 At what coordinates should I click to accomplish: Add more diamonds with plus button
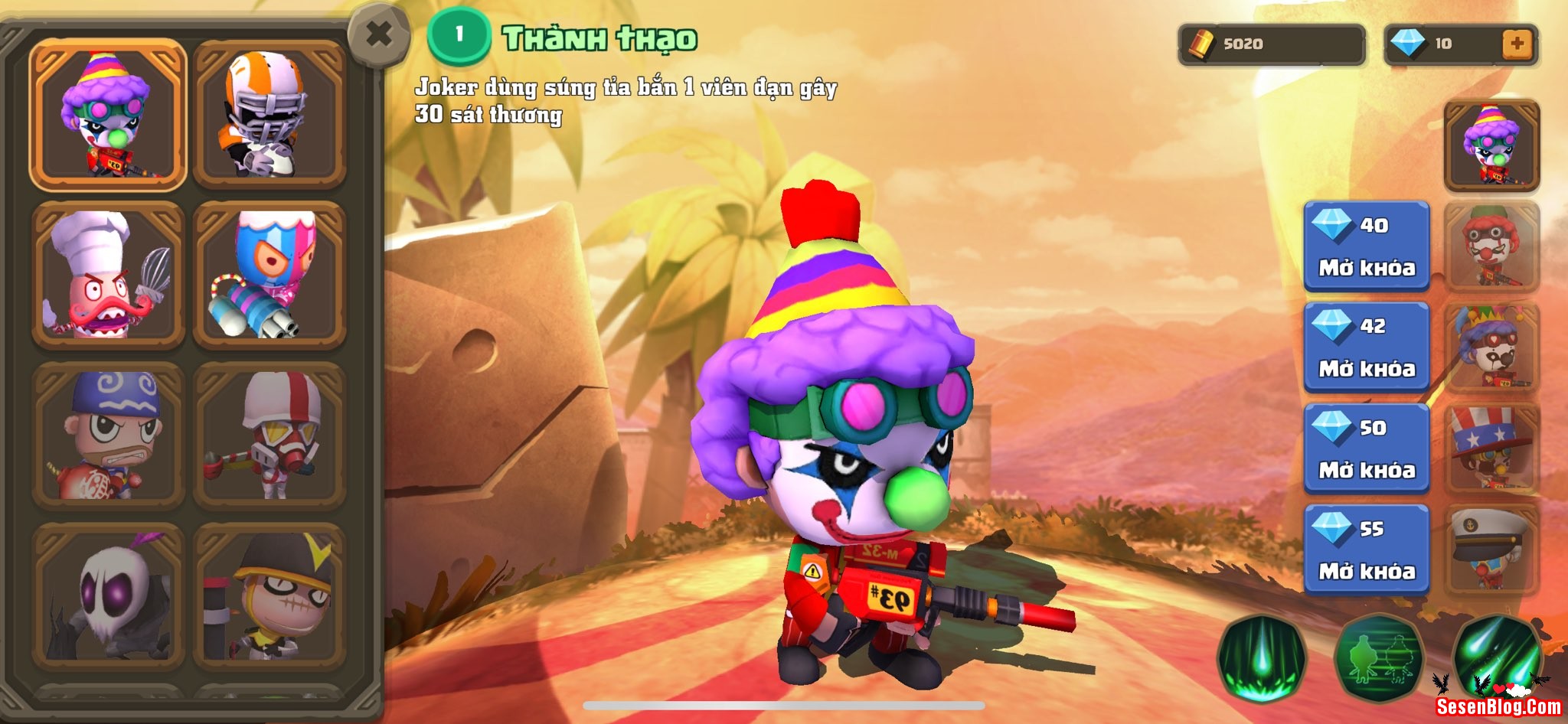tap(1516, 44)
